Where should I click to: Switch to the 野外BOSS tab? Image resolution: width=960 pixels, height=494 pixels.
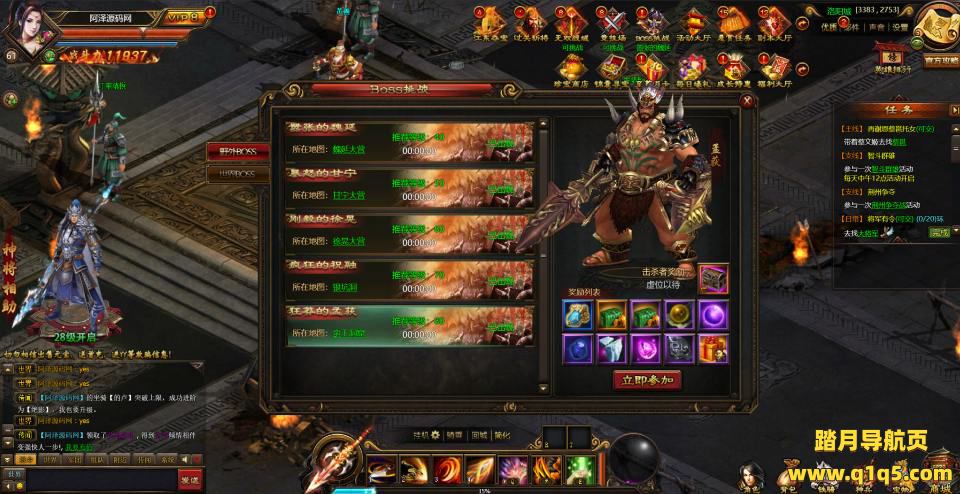click(237, 151)
